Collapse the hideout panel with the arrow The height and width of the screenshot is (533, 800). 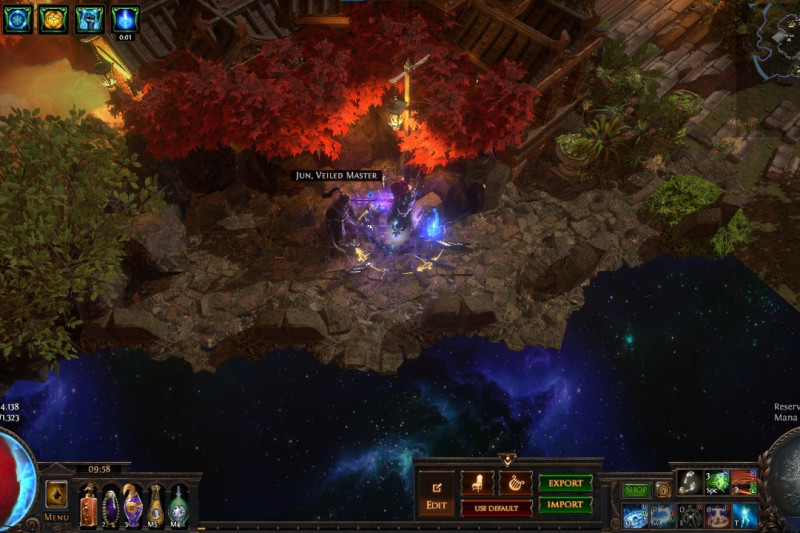(507, 460)
